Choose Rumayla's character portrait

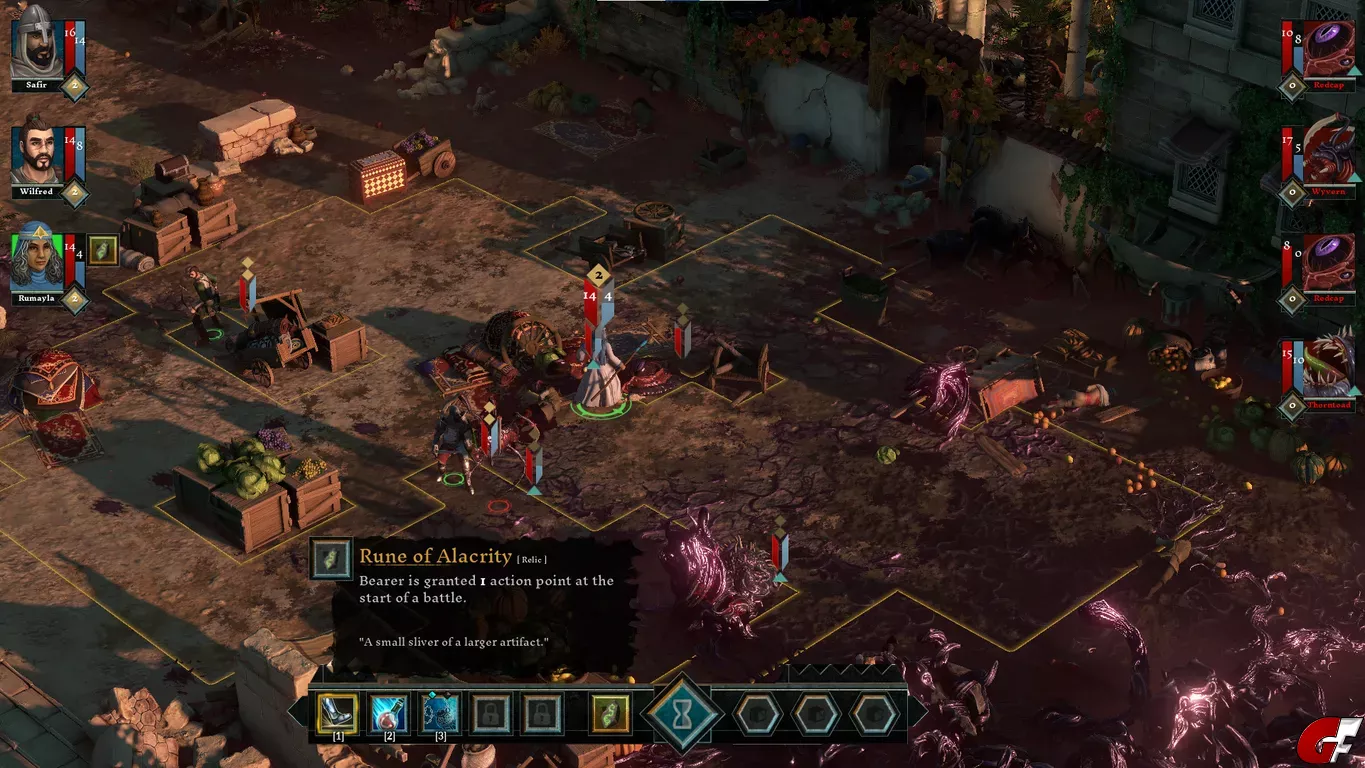pos(37,257)
